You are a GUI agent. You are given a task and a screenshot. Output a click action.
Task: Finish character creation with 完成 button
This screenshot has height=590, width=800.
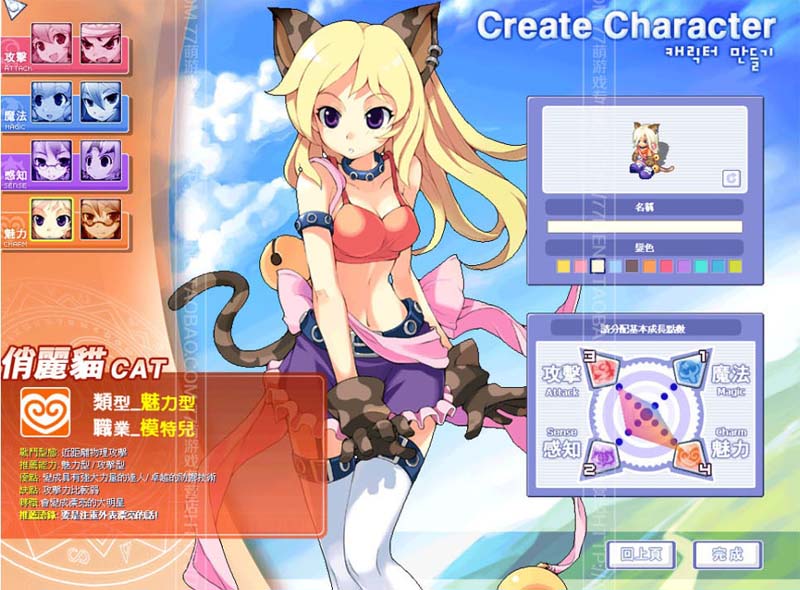pos(727,554)
